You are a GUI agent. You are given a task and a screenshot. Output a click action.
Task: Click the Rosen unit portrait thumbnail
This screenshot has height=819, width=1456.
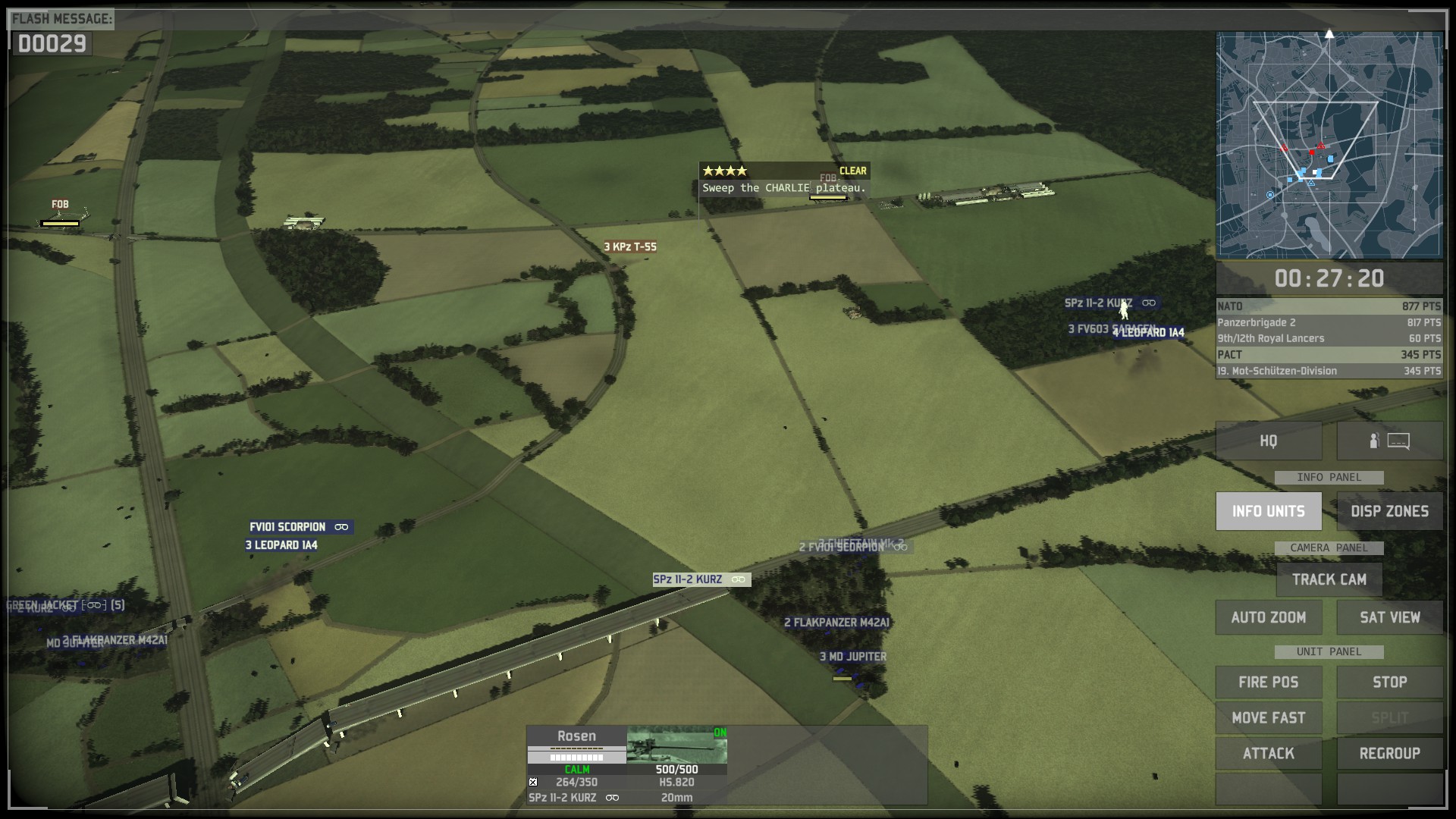(x=676, y=745)
